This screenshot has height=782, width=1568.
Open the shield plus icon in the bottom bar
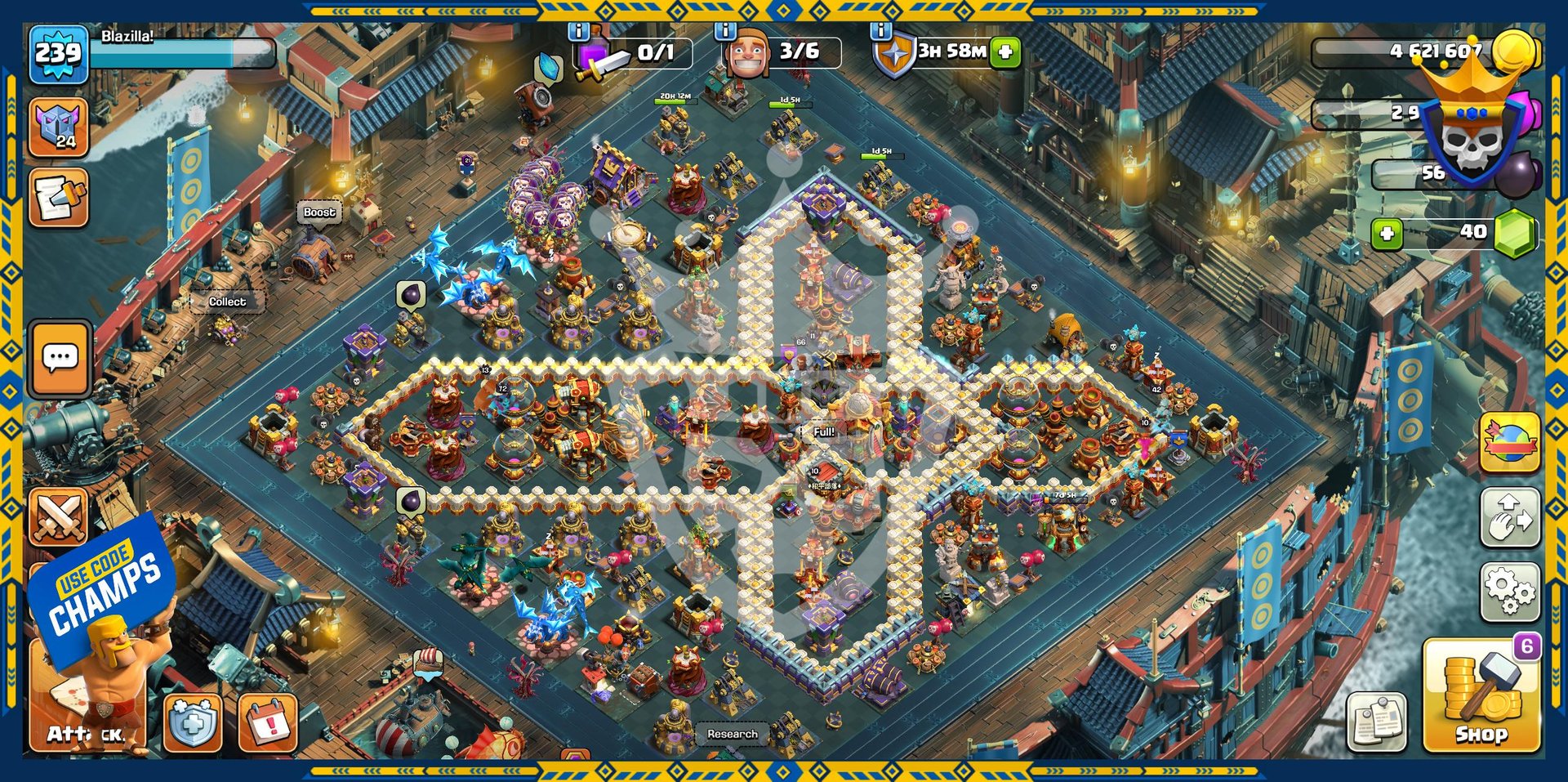[193, 723]
